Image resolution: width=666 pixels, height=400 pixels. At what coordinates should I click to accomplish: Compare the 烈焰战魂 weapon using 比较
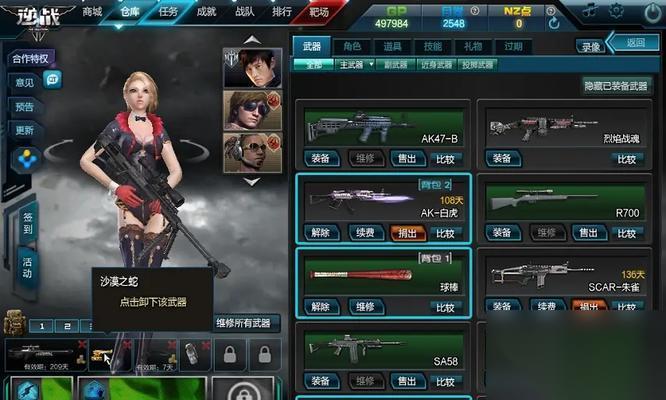coord(626,158)
